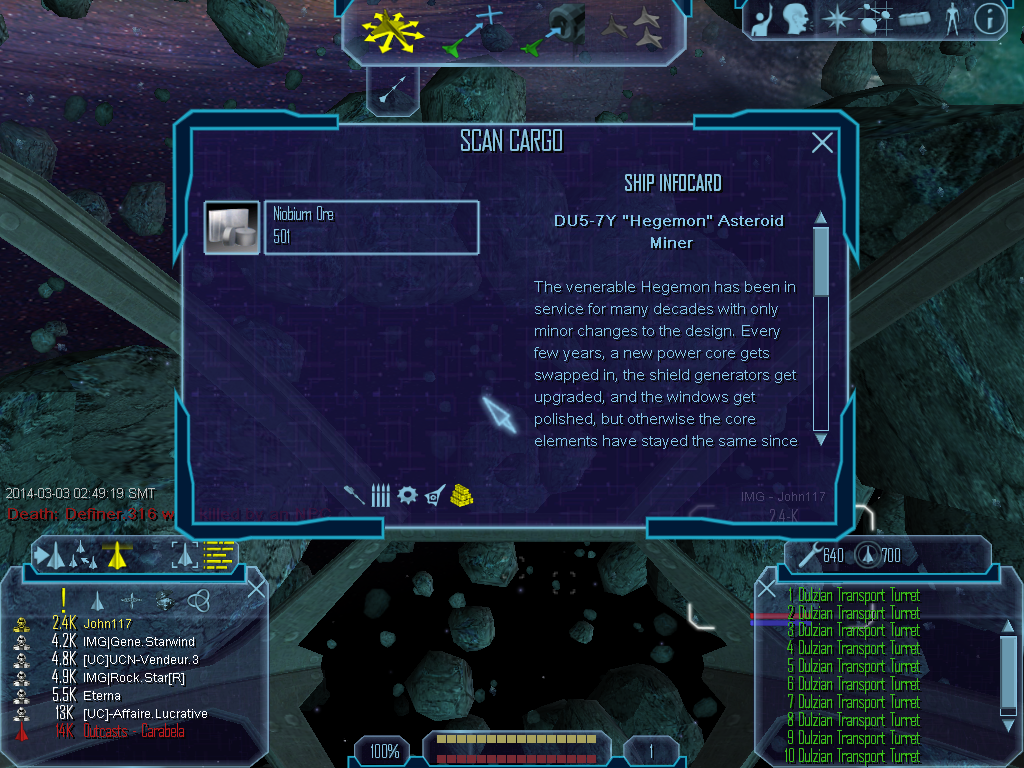Viewport: 1024px width, 768px height.
Task: Close the Scan Cargo window
Action: point(822,143)
